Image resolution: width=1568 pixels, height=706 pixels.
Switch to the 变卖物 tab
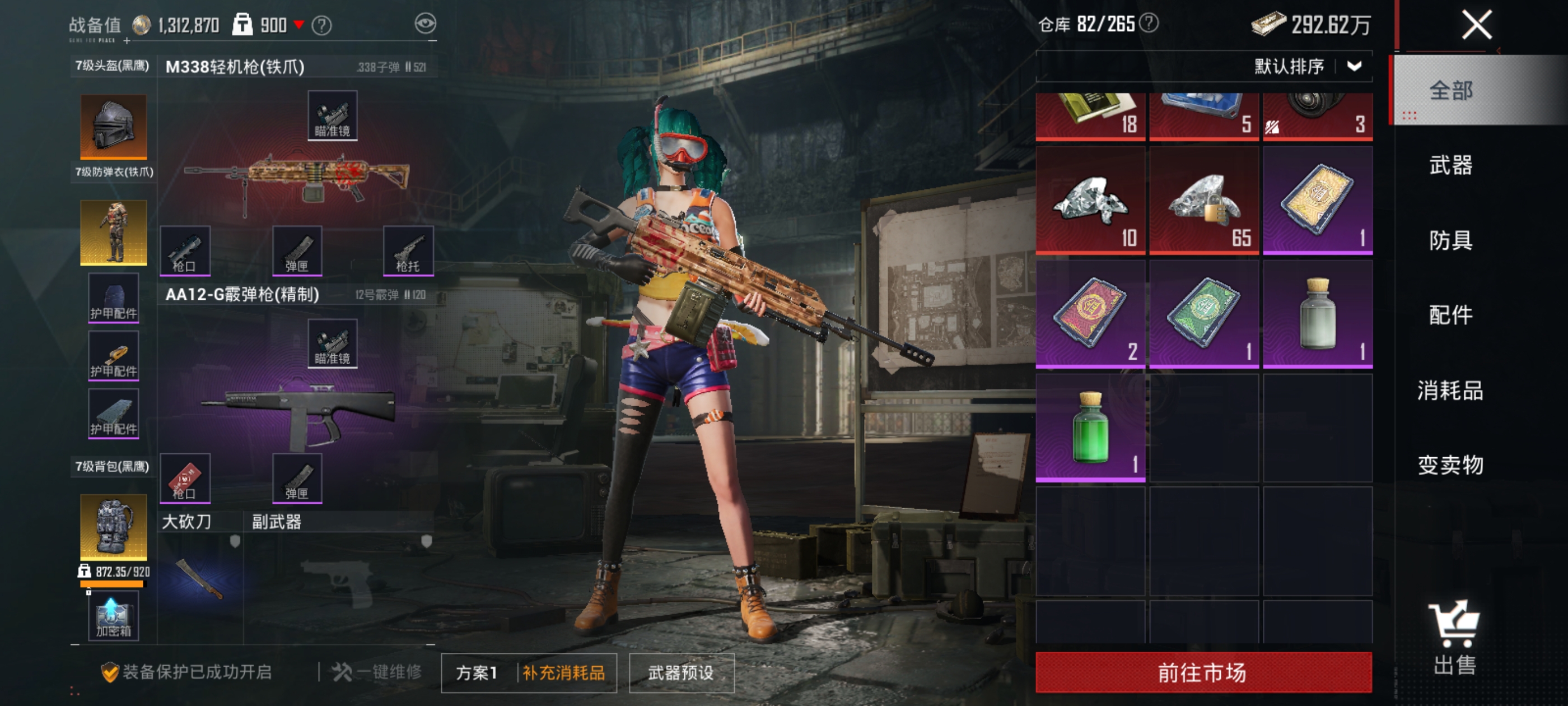click(1450, 466)
